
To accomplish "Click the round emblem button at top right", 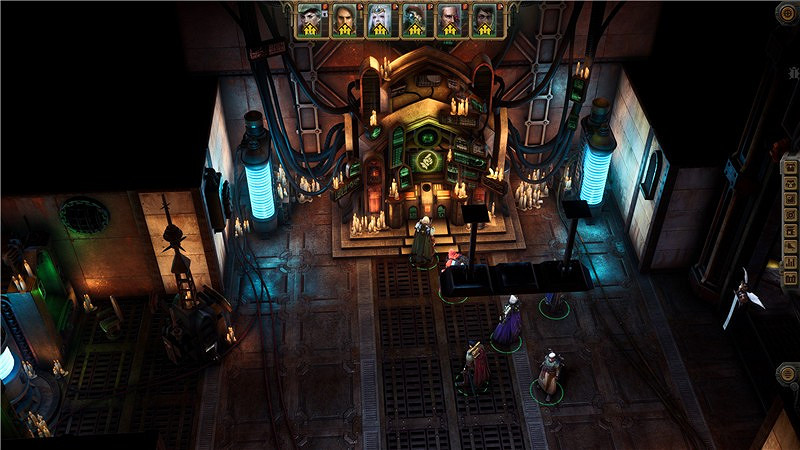I will click(x=786, y=14).
